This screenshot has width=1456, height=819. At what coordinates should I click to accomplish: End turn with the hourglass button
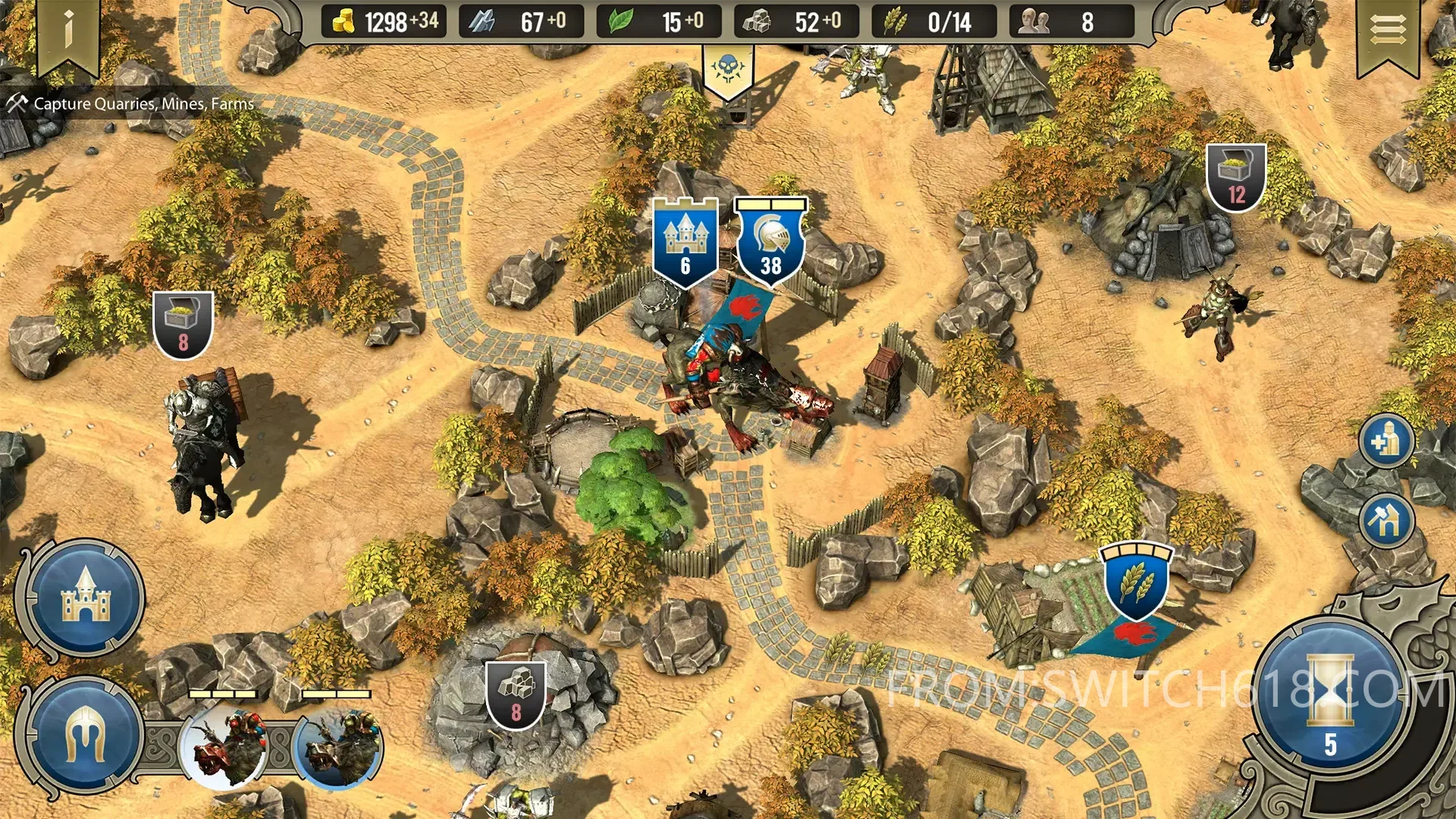[1329, 698]
